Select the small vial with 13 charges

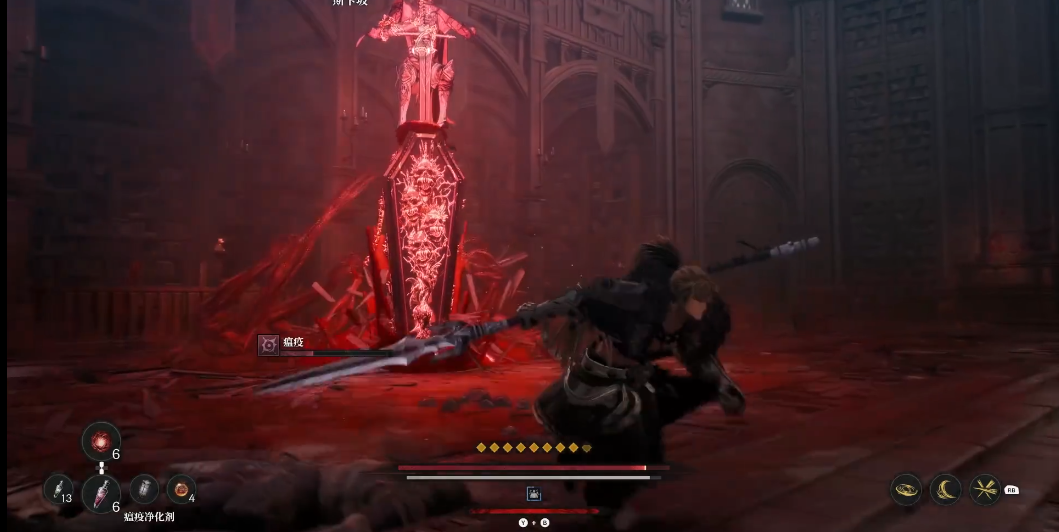pyautogui.click(x=58, y=489)
